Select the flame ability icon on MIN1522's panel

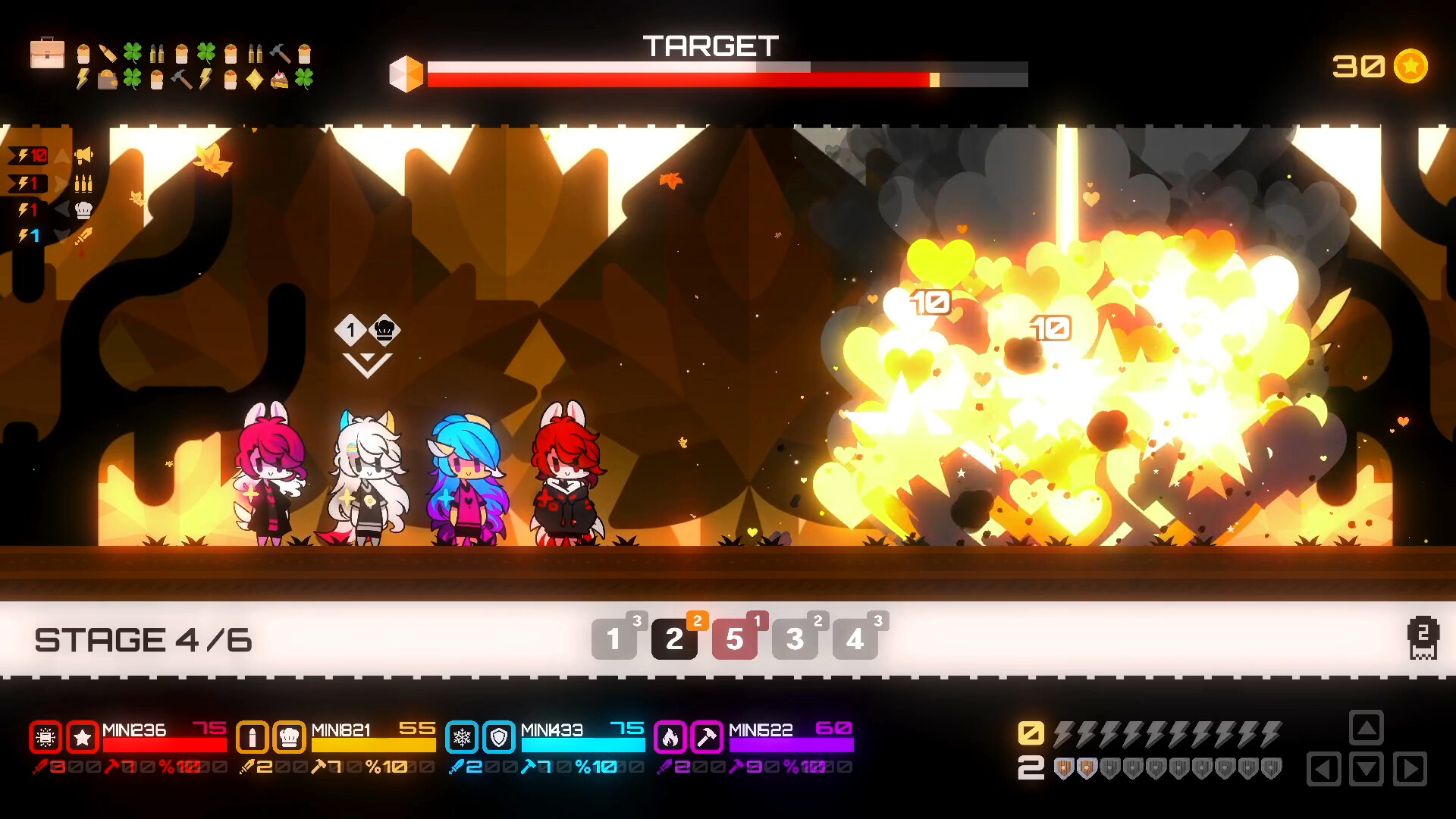pos(669,736)
